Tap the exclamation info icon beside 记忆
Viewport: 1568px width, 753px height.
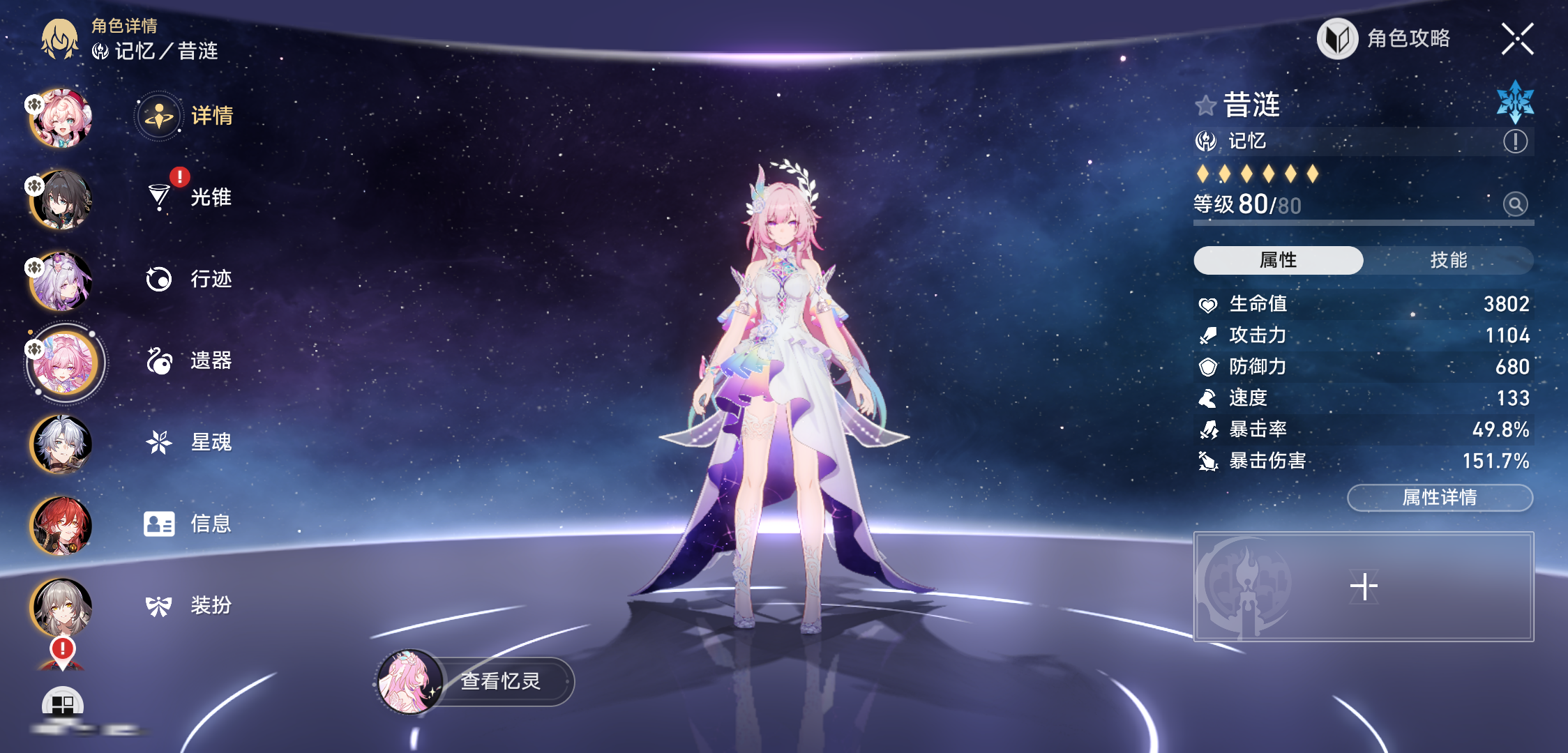tap(1515, 142)
